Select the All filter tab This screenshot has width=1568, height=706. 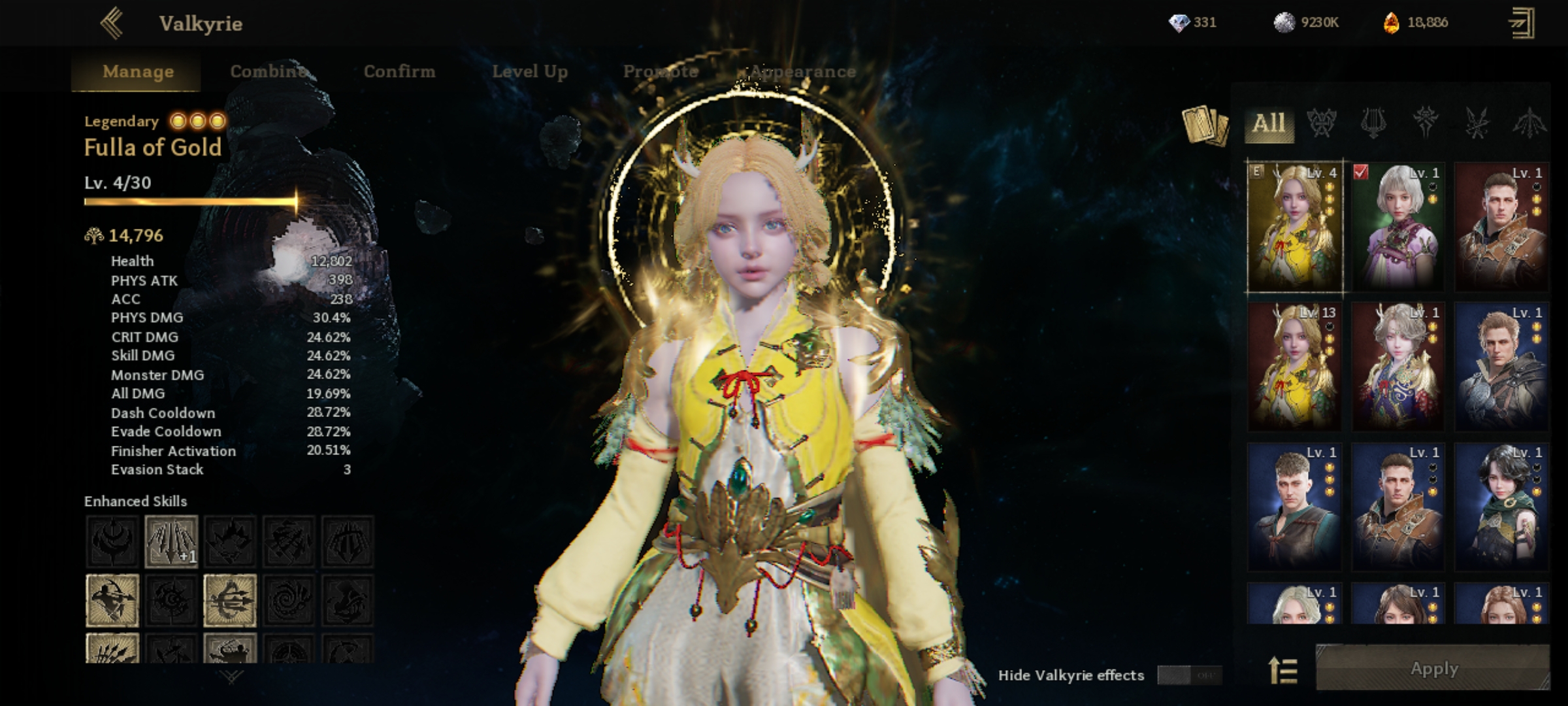tap(1269, 123)
